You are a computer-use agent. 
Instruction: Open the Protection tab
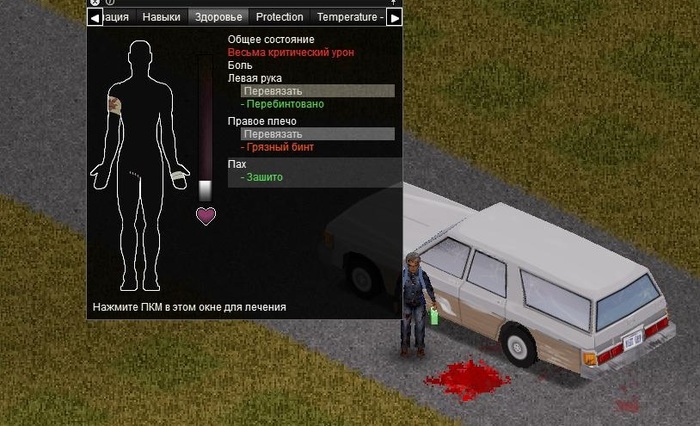click(x=279, y=17)
